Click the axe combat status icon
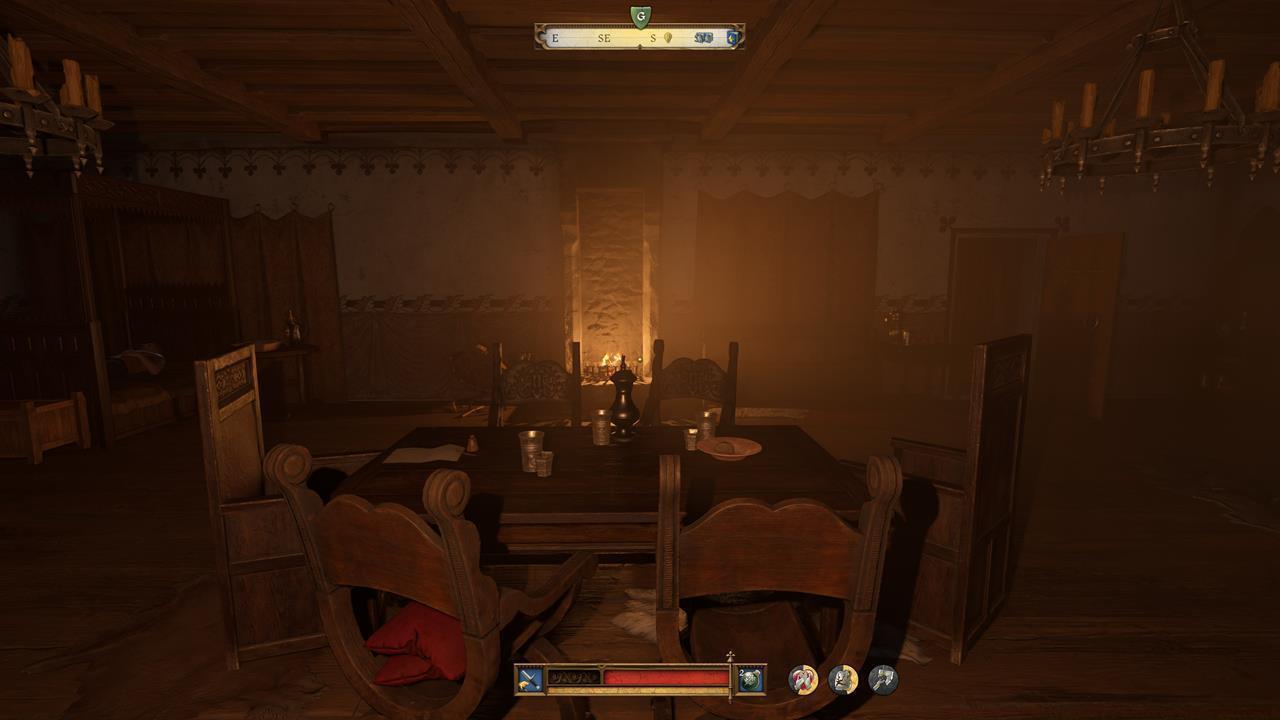The image size is (1280, 720). 884,680
